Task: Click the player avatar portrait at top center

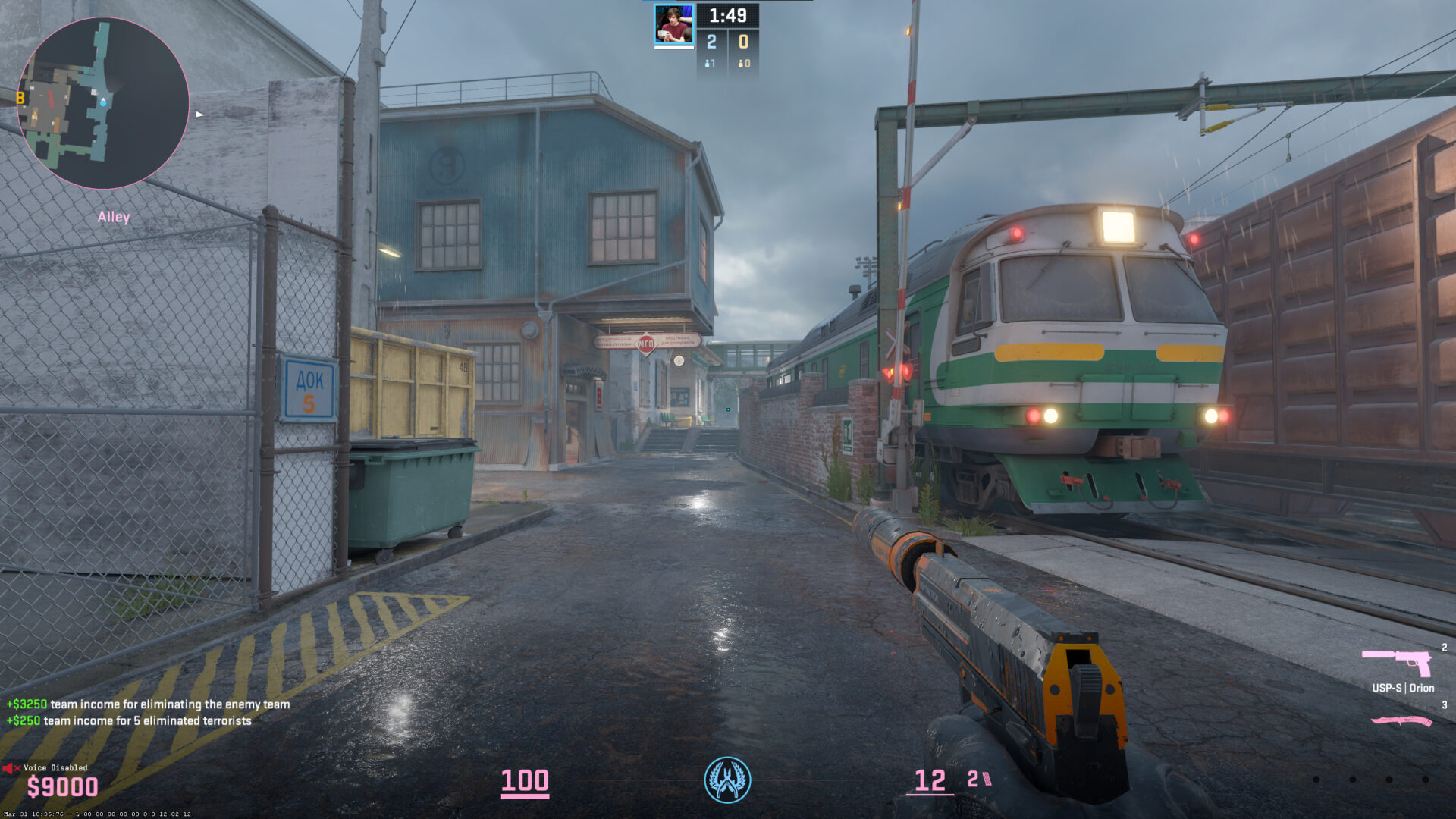Action: [x=674, y=23]
